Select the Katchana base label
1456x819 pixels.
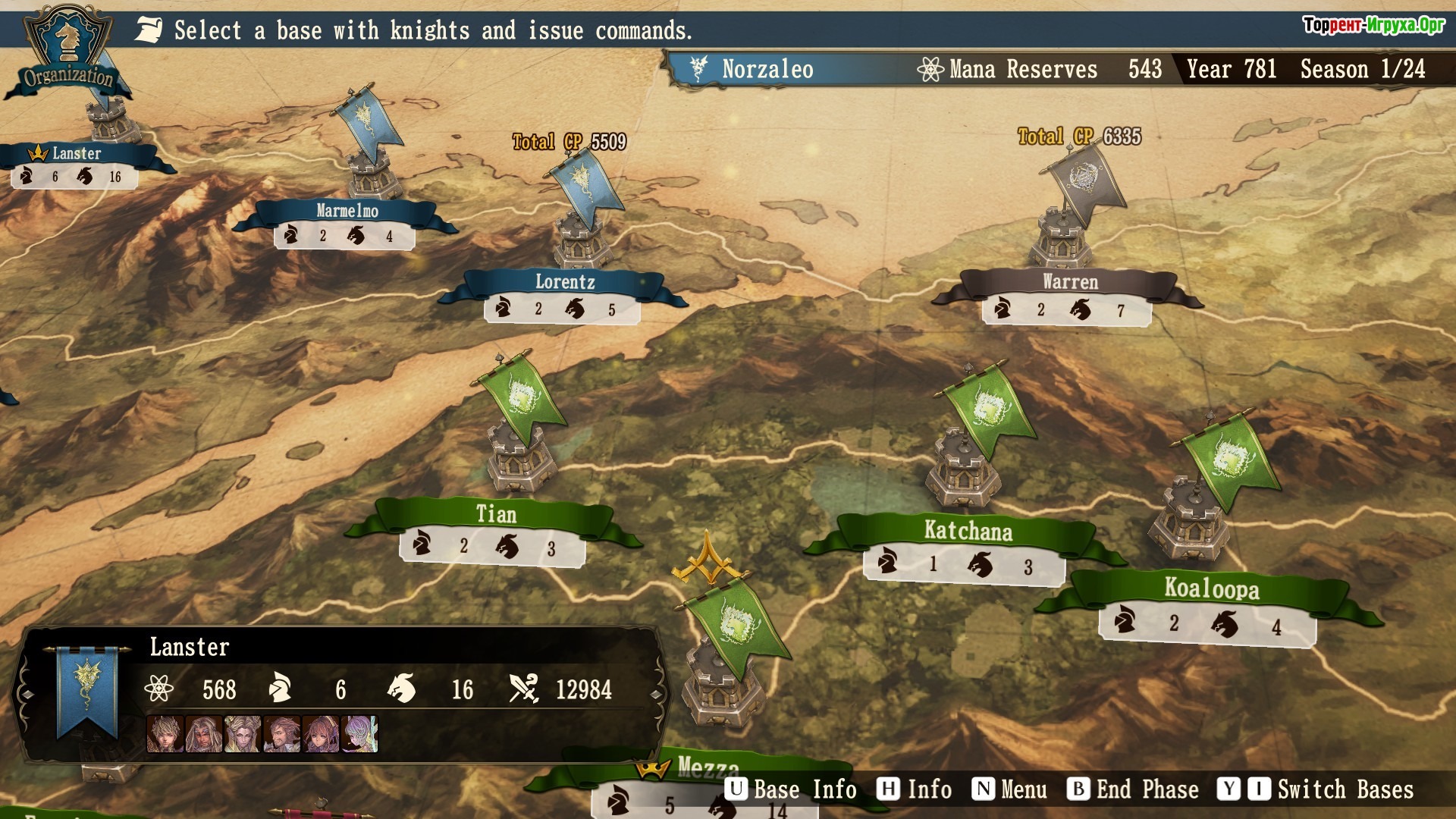click(968, 531)
